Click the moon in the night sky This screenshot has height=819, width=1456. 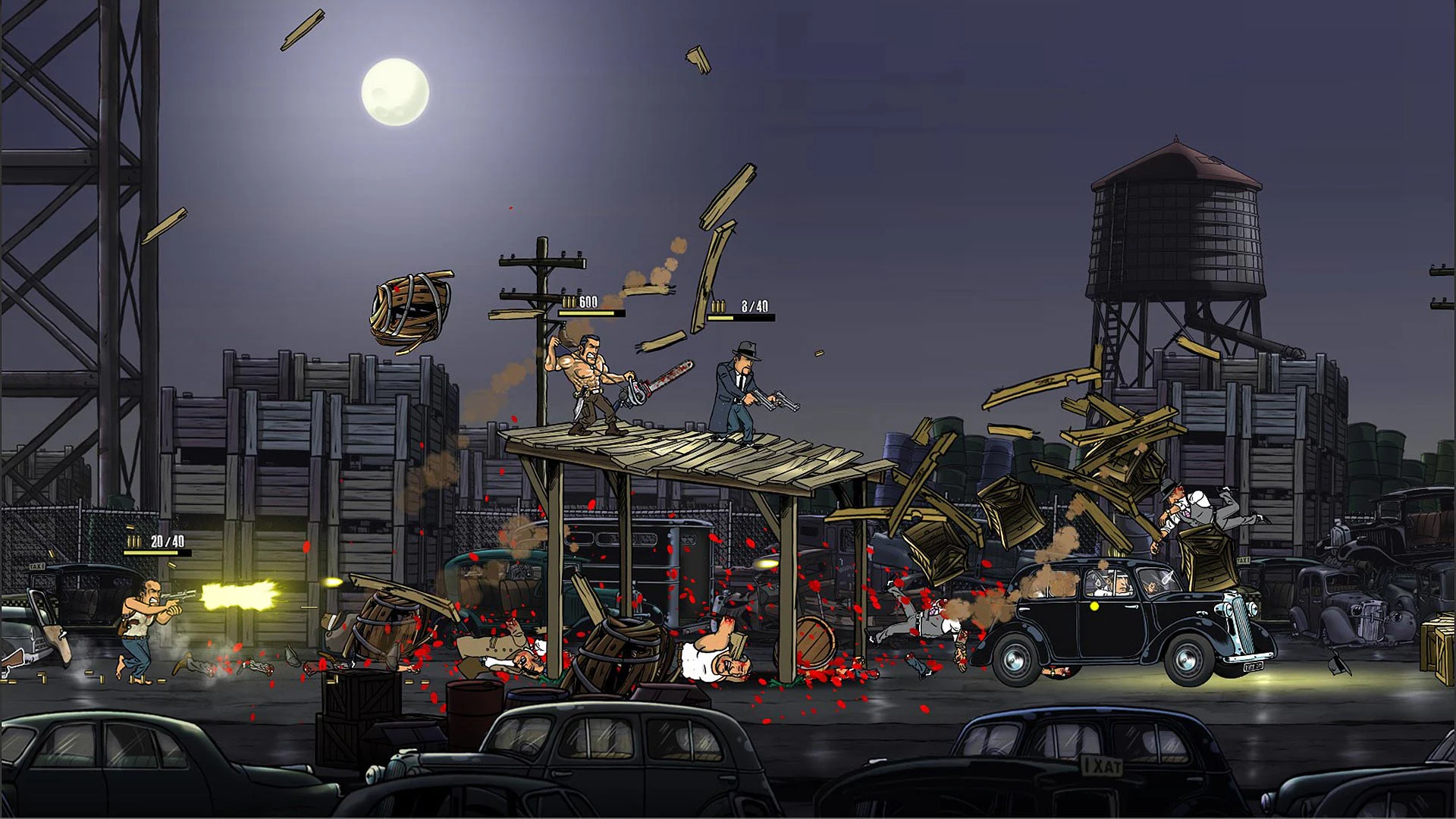click(394, 87)
